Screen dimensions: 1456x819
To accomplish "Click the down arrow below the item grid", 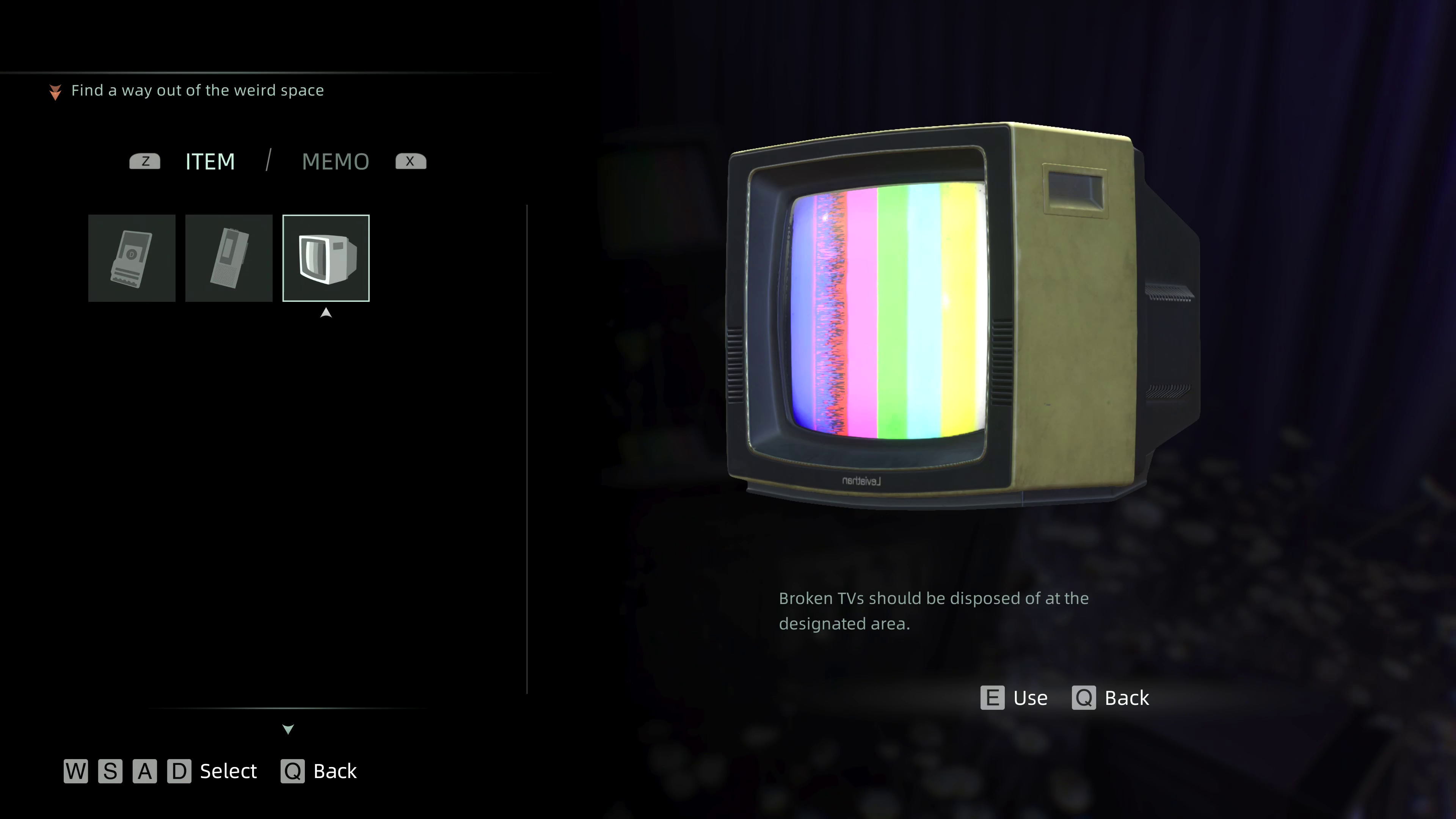I will 288,729.
